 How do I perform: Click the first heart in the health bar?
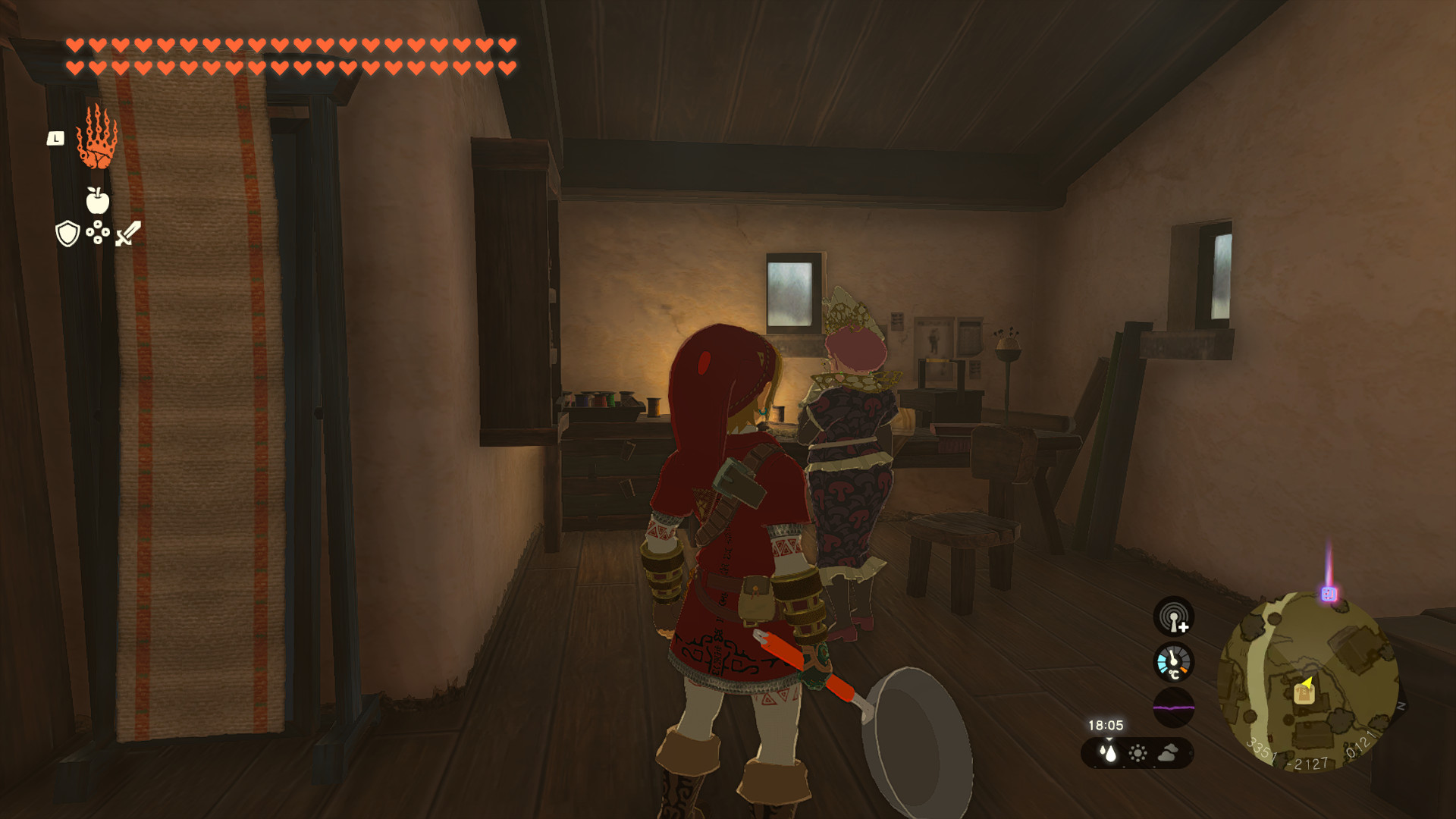74,45
